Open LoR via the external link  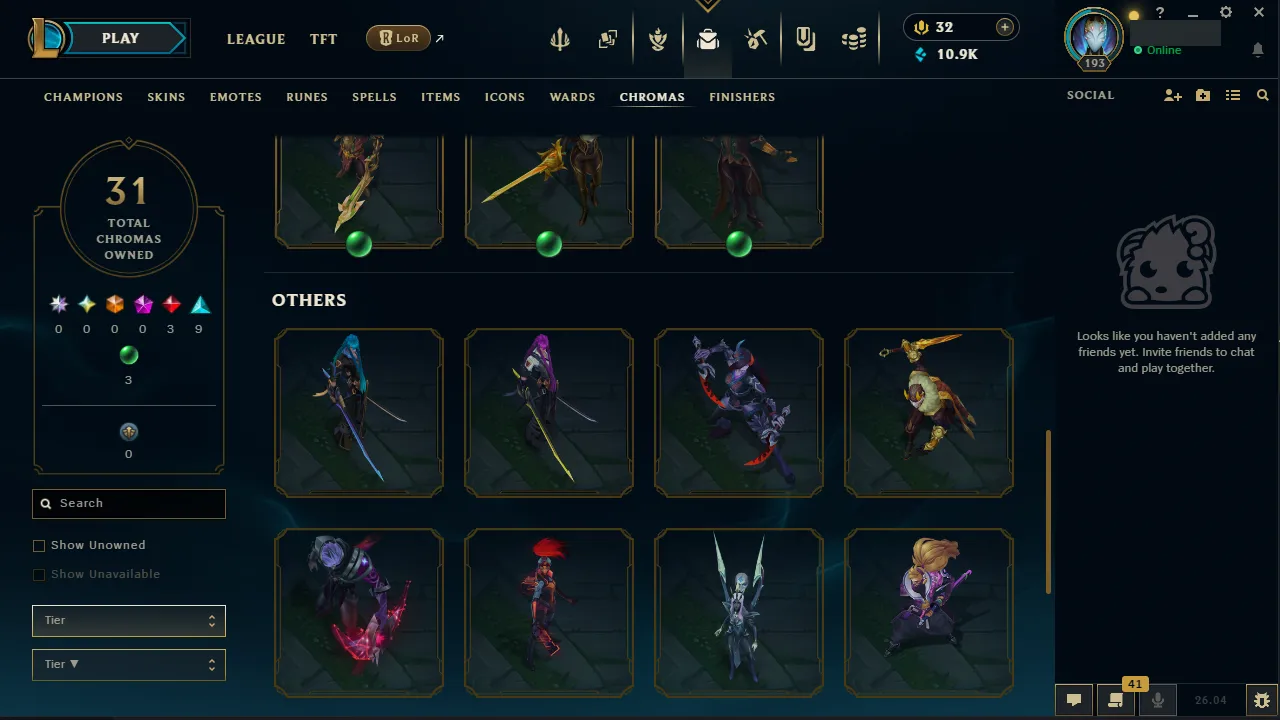pos(398,37)
